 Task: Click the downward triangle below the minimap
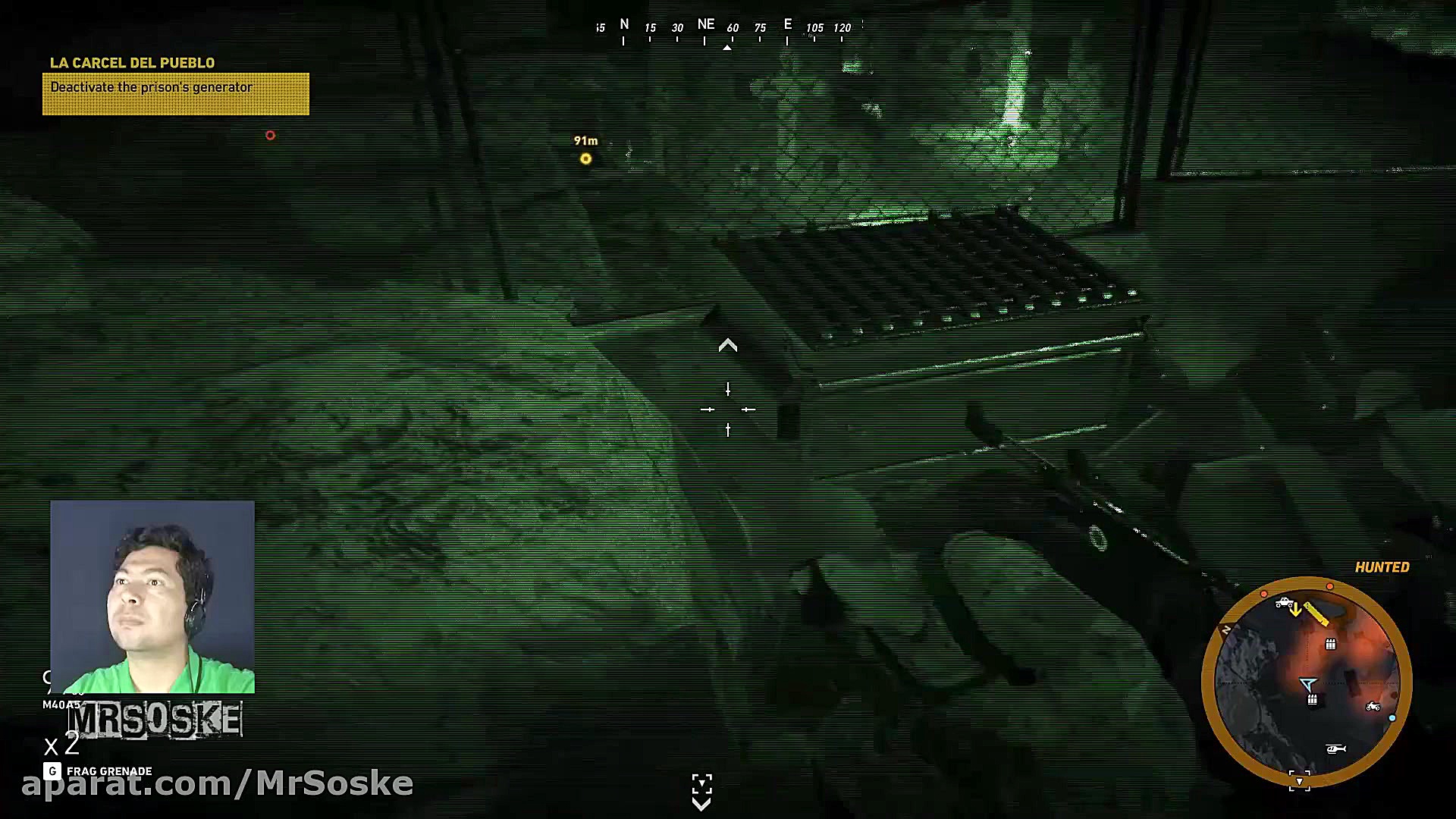pos(1300,780)
